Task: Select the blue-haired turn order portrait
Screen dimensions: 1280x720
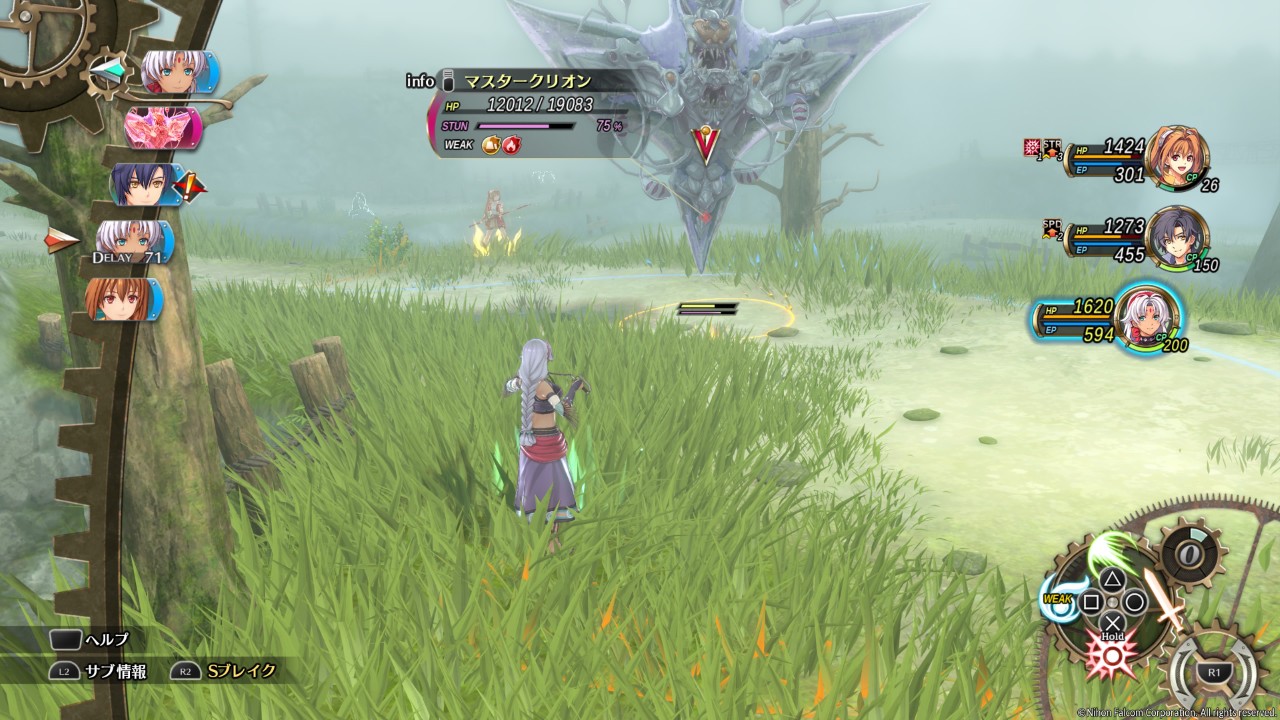Action: coord(147,185)
